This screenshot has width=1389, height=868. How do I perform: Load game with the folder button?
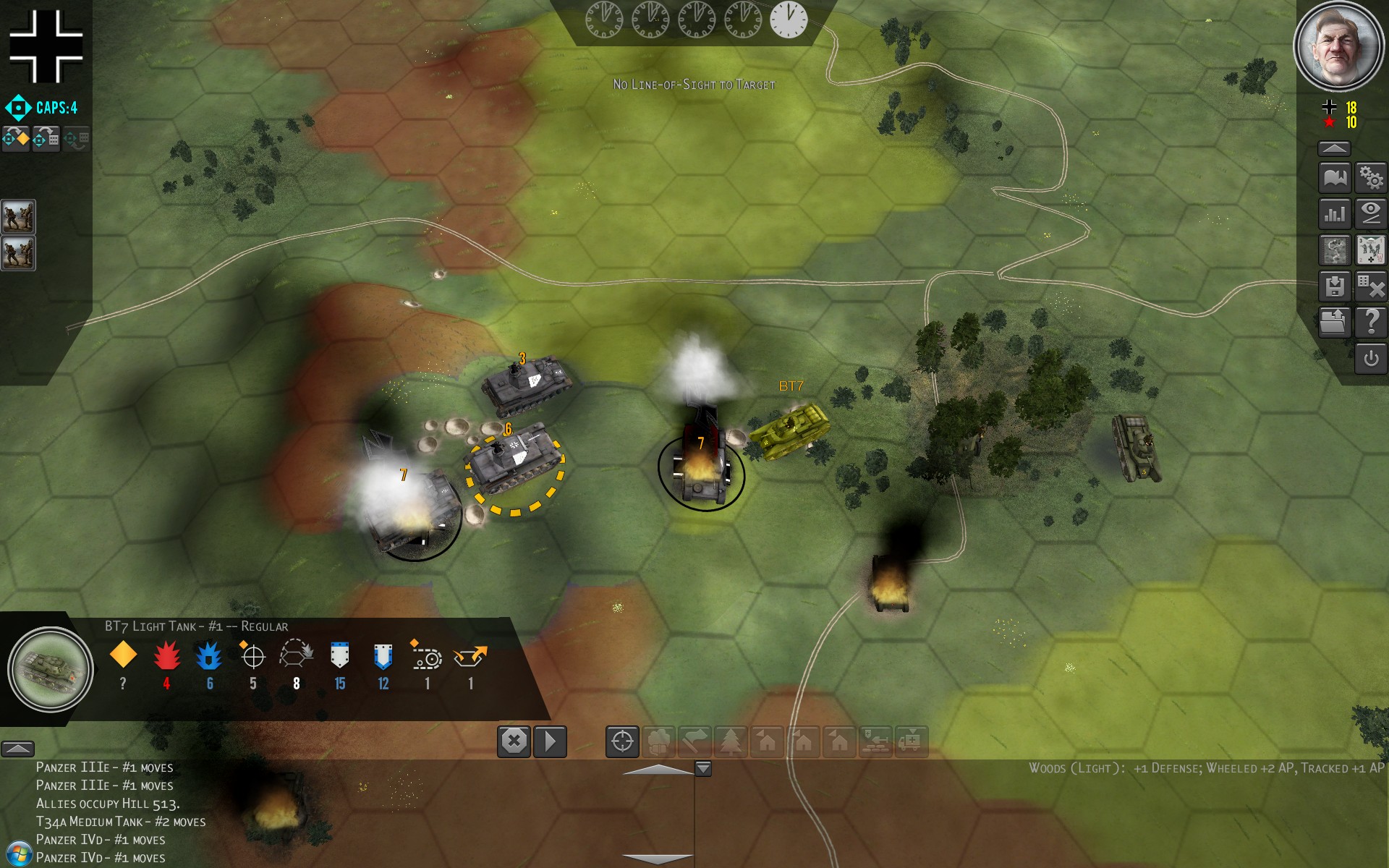pos(1335,322)
